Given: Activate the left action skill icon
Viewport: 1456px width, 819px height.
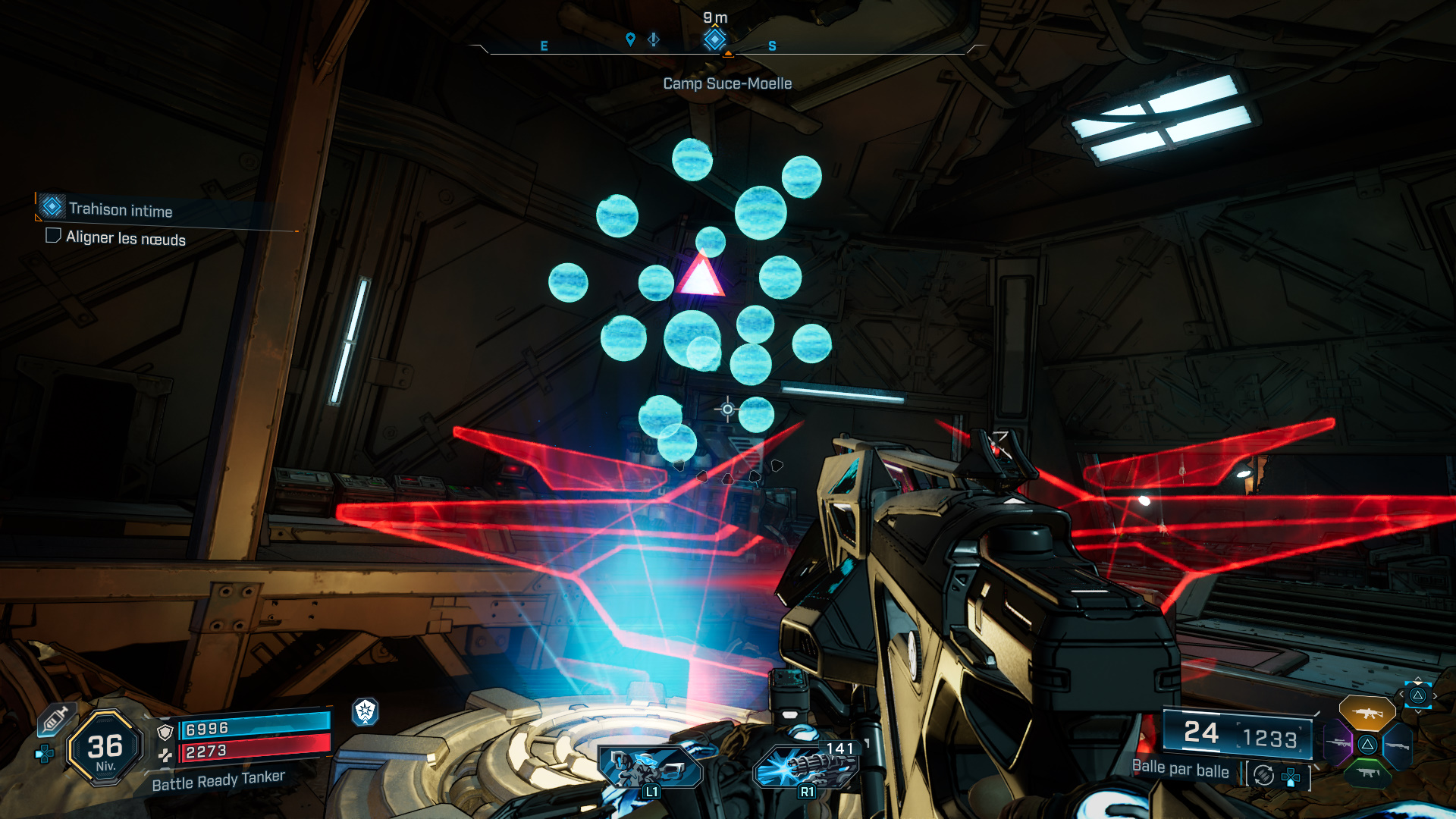Looking at the screenshot, I should 651,767.
